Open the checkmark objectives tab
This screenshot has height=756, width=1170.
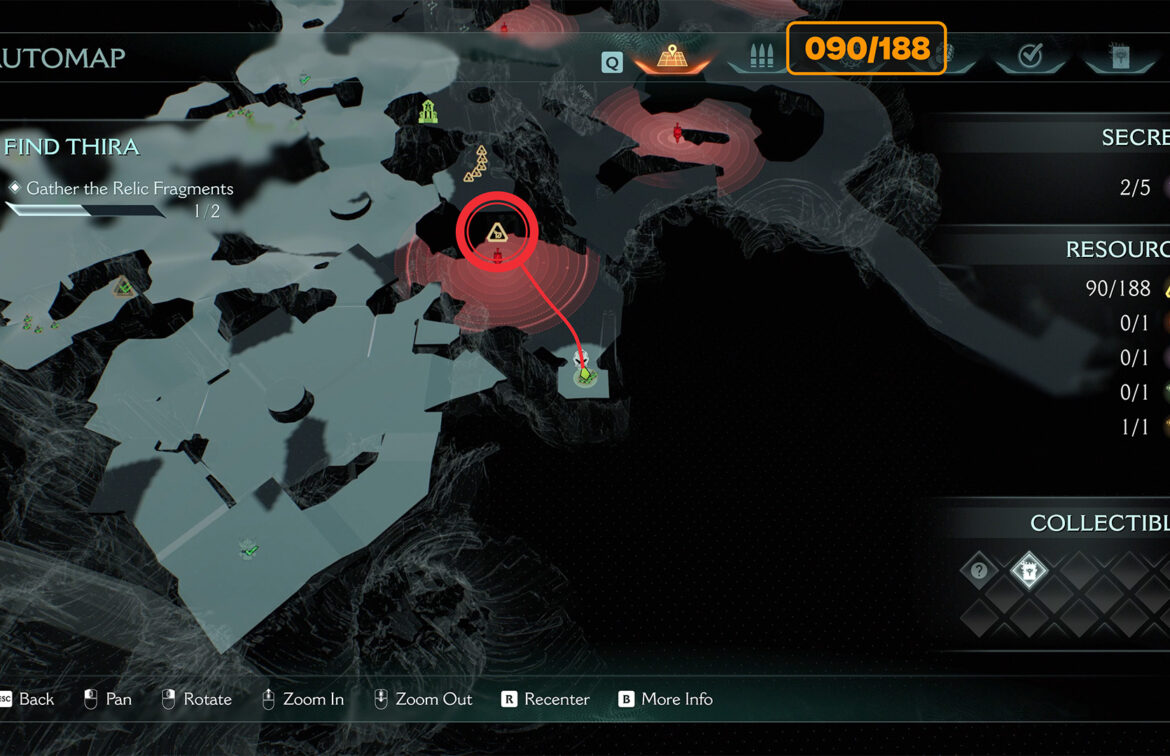coord(1029,57)
